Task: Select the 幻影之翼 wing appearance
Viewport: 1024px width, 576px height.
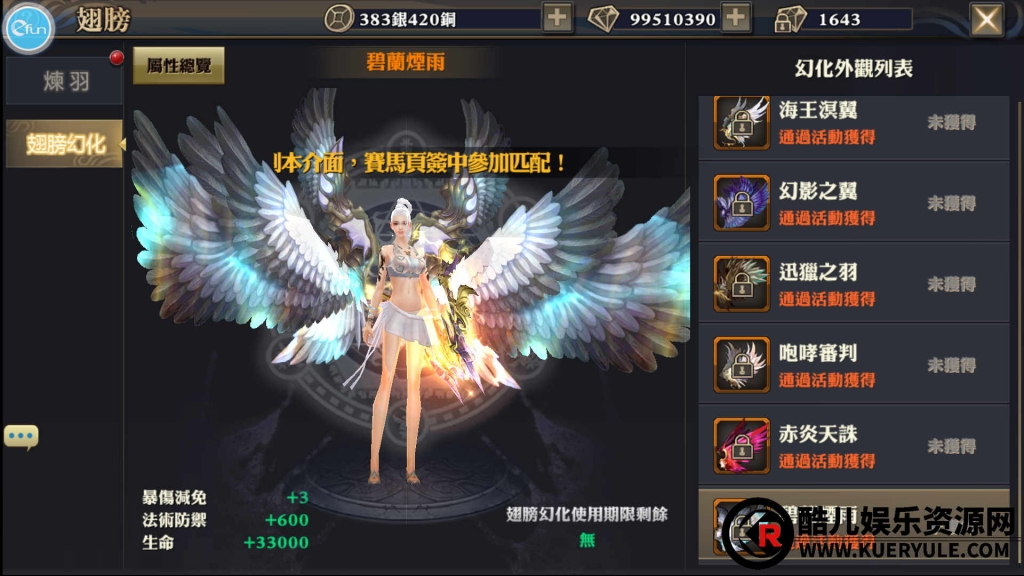Action: pyautogui.click(x=853, y=203)
